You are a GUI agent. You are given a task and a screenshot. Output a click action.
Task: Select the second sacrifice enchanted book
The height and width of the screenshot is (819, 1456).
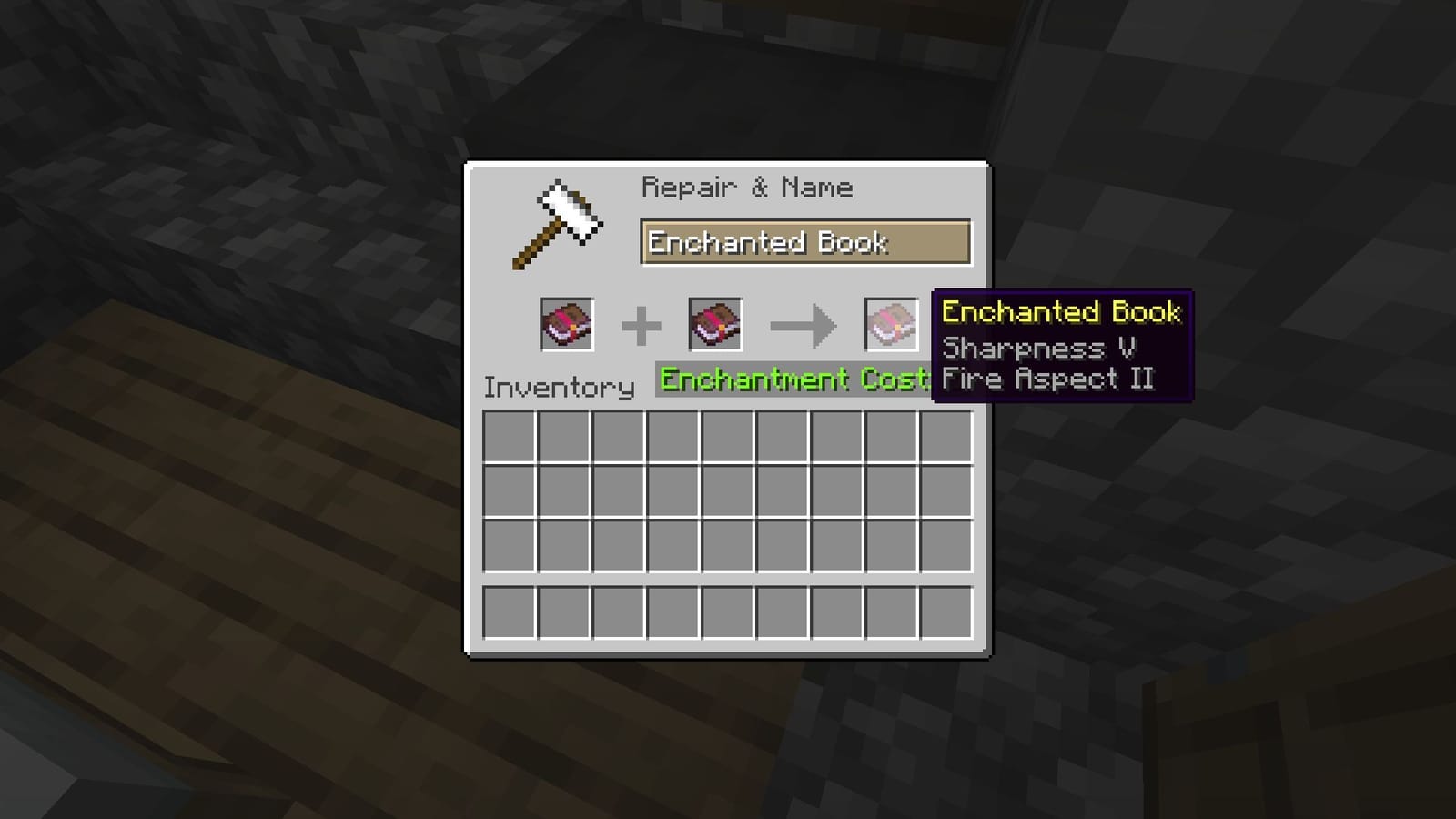click(x=715, y=324)
